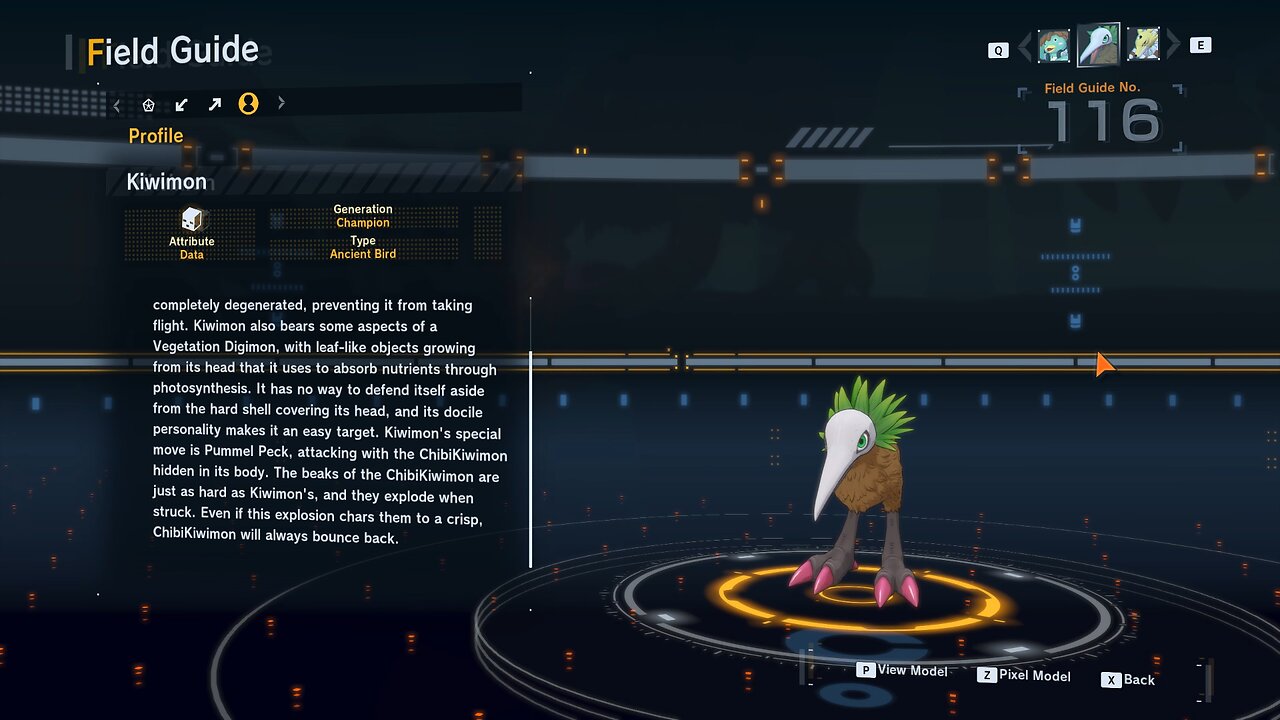
Task: Click the left chevron beside the tab icons
Action: click(x=117, y=104)
